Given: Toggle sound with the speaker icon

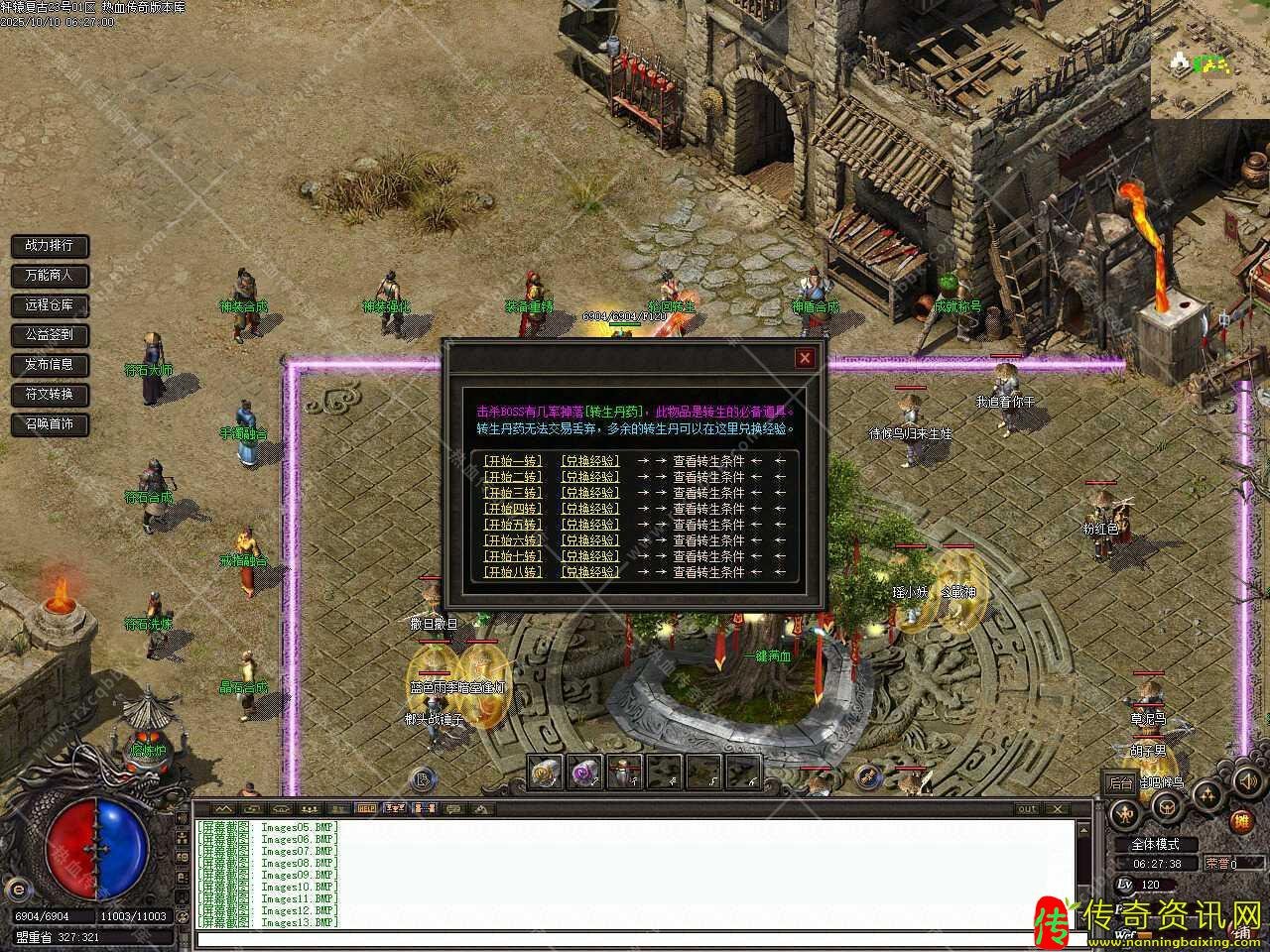Looking at the screenshot, I should tap(1246, 782).
